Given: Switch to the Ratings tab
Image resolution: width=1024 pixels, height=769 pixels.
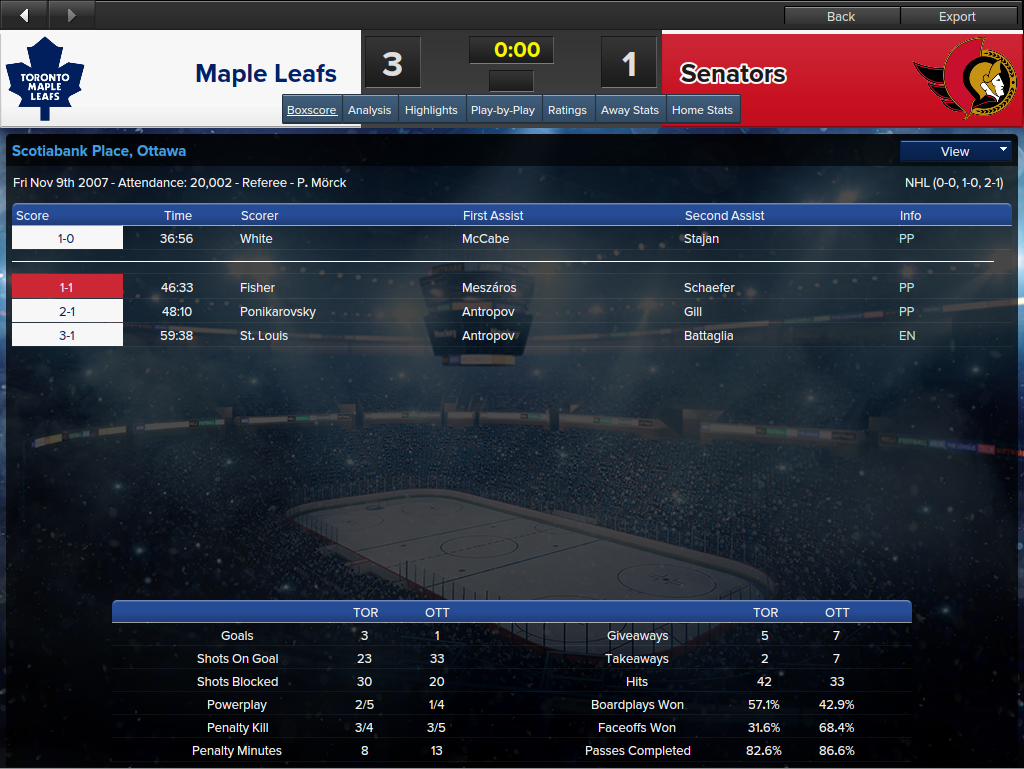Looking at the screenshot, I should [x=567, y=110].
